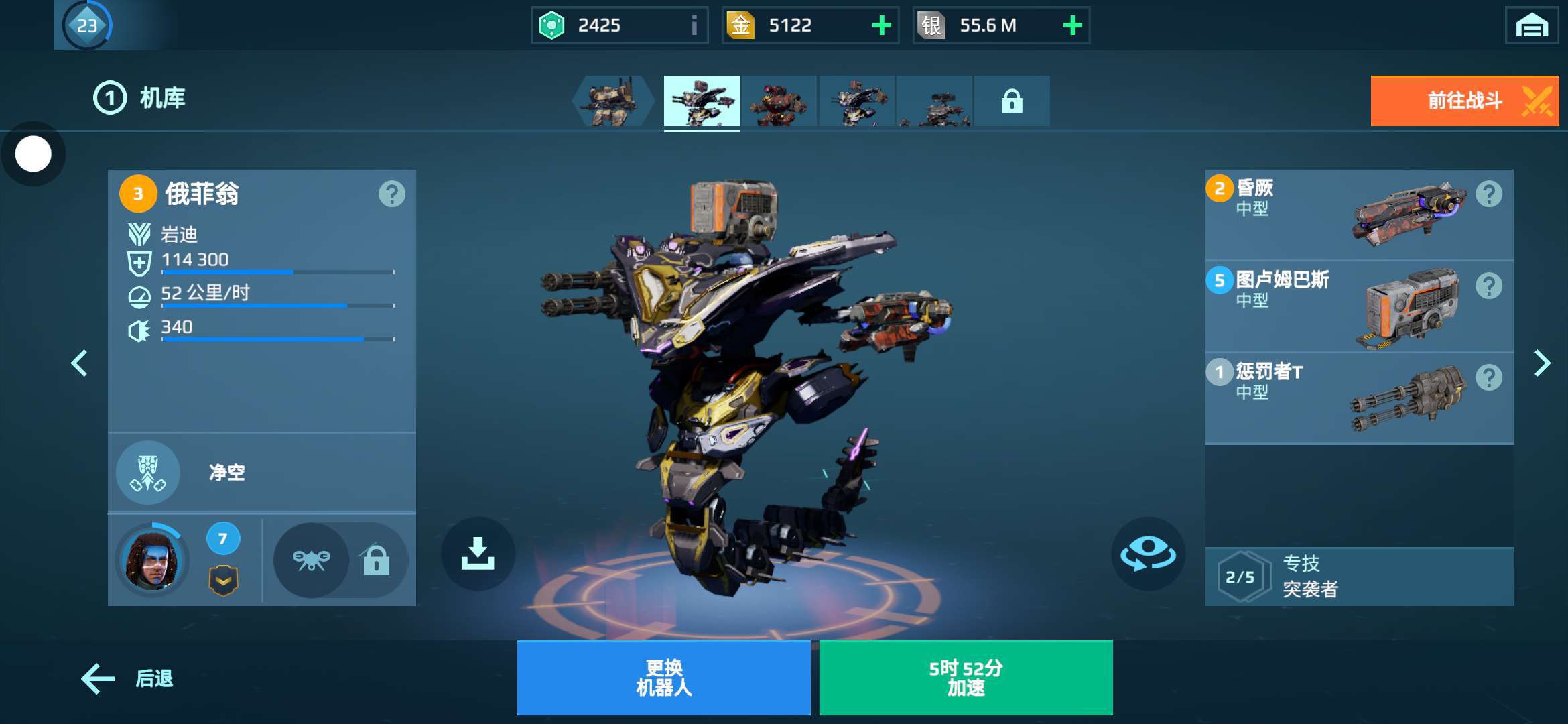The width and height of the screenshot is (1568, 724).
Task: Speed up with the green 加速 button
Action: (x=966, y=678)
